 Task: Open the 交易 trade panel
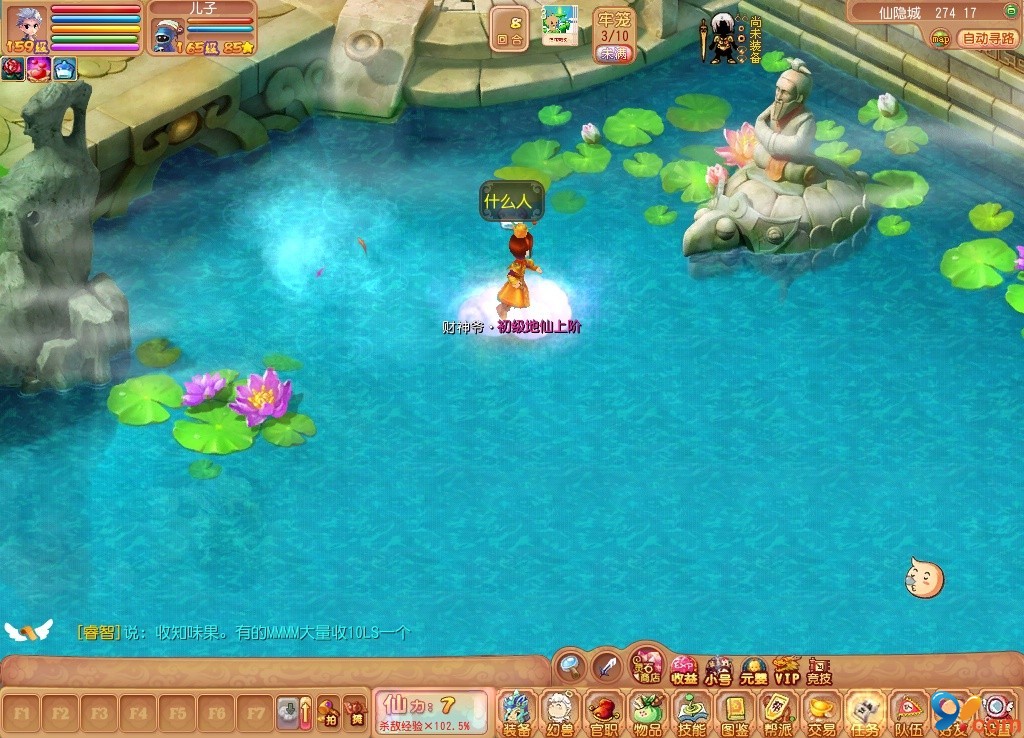822,712
